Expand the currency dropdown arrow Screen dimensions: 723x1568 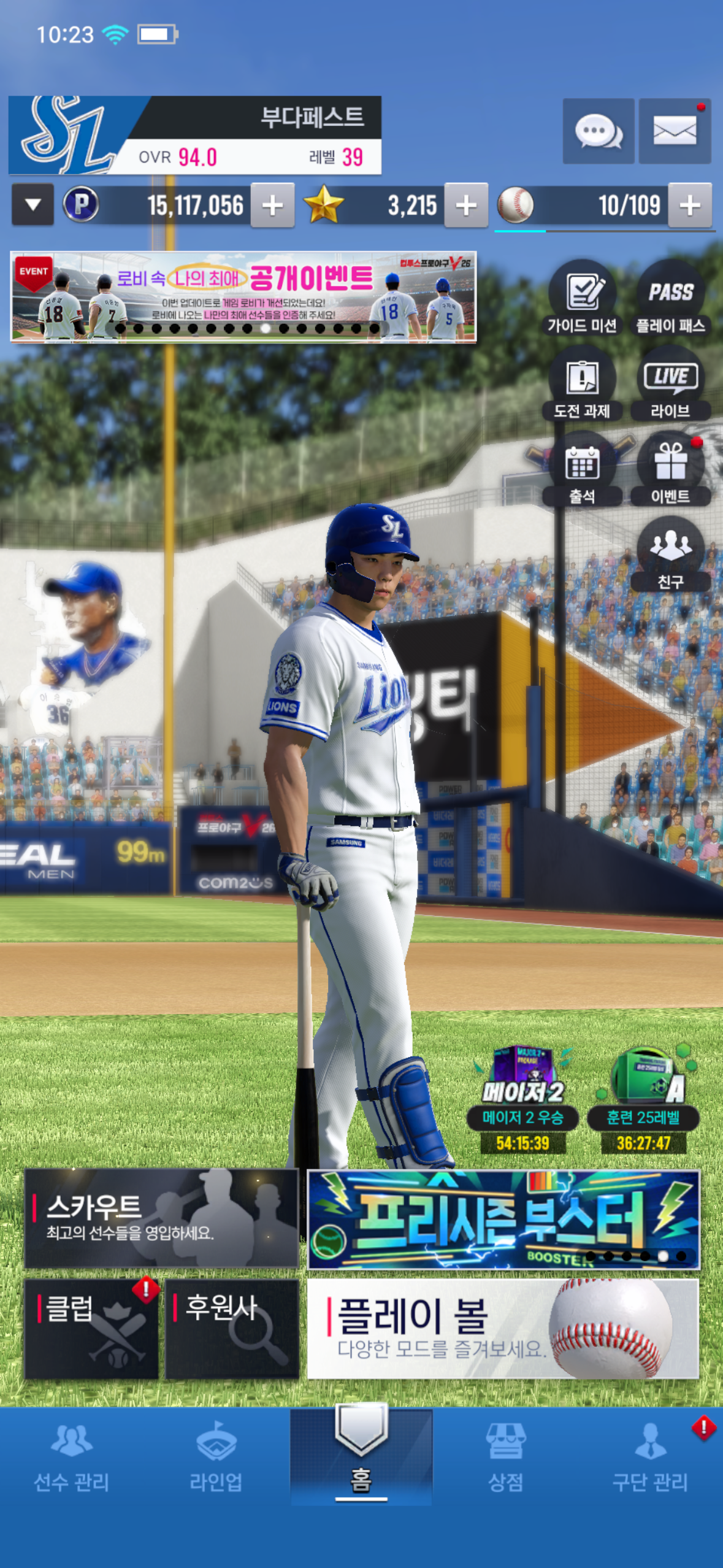33,205
